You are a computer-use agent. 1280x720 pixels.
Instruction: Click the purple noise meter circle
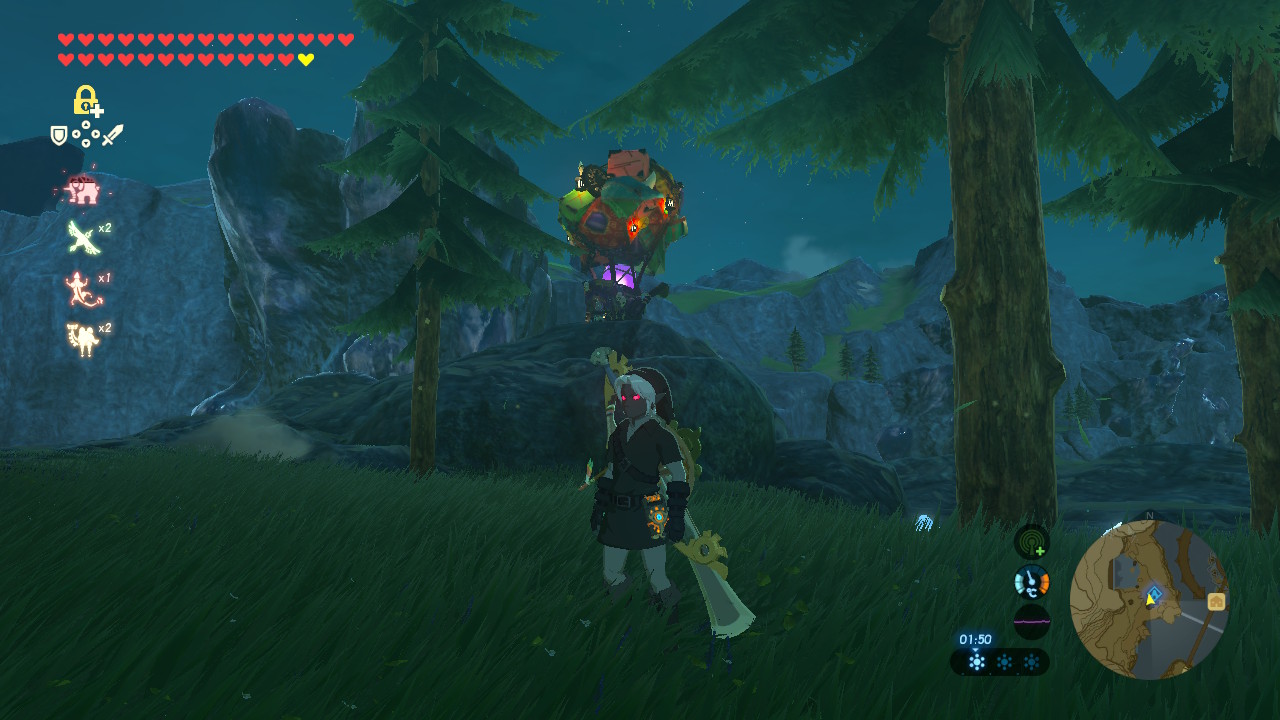(x=1031, y=621)
